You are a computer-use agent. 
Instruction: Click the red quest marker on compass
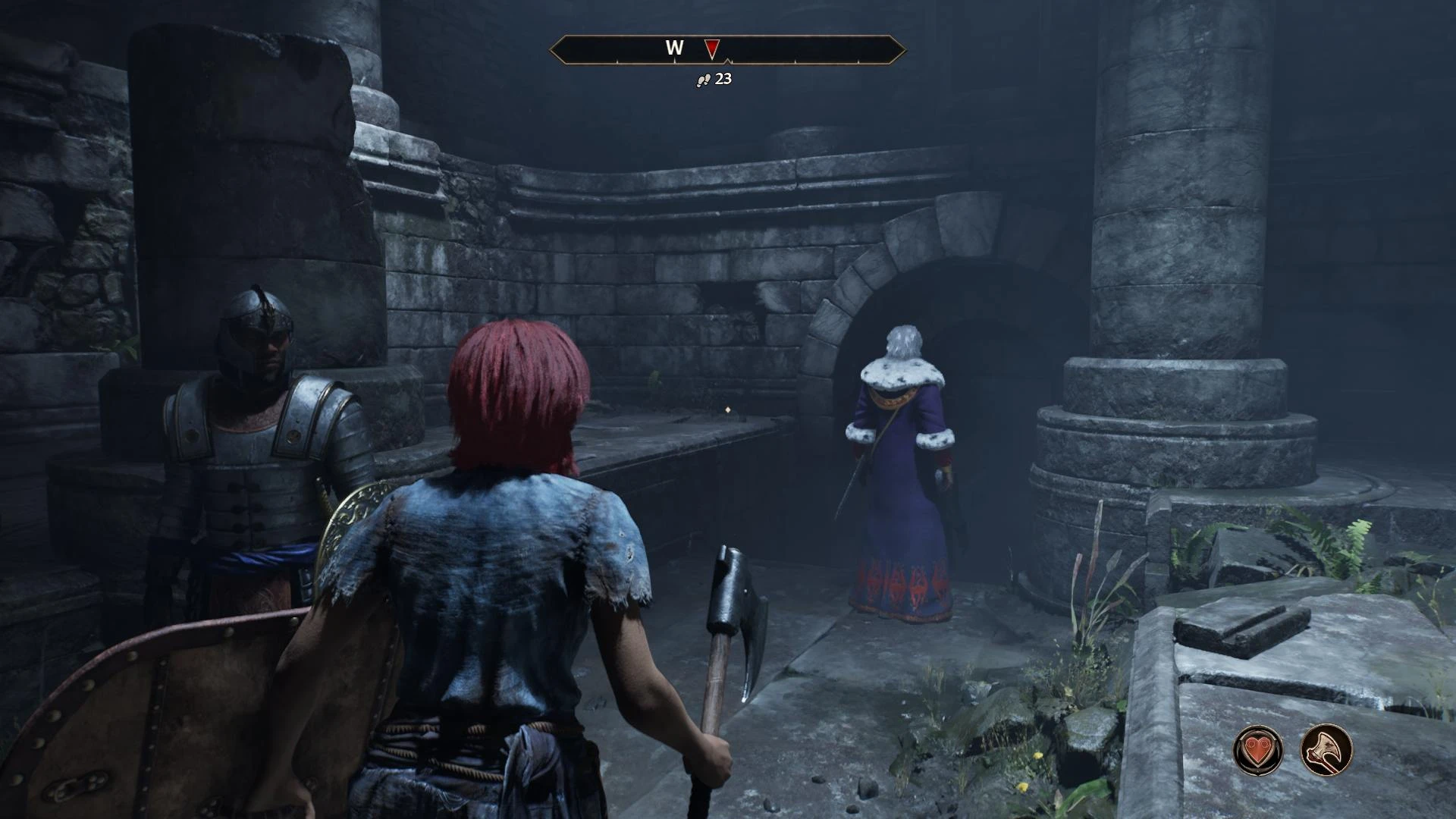click(711, 50)
